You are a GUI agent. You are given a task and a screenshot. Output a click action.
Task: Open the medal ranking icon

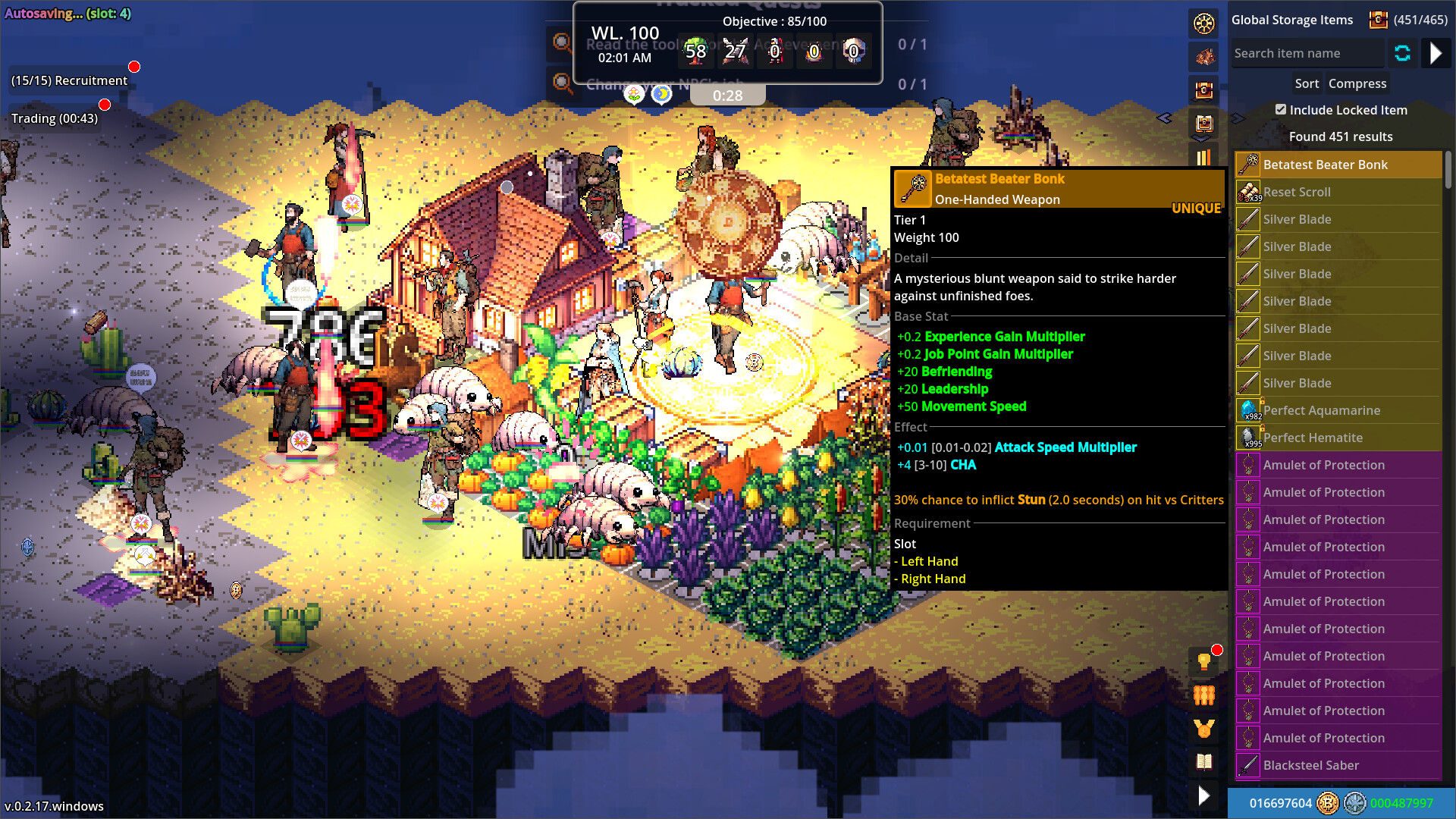(x=1203, y=729)
